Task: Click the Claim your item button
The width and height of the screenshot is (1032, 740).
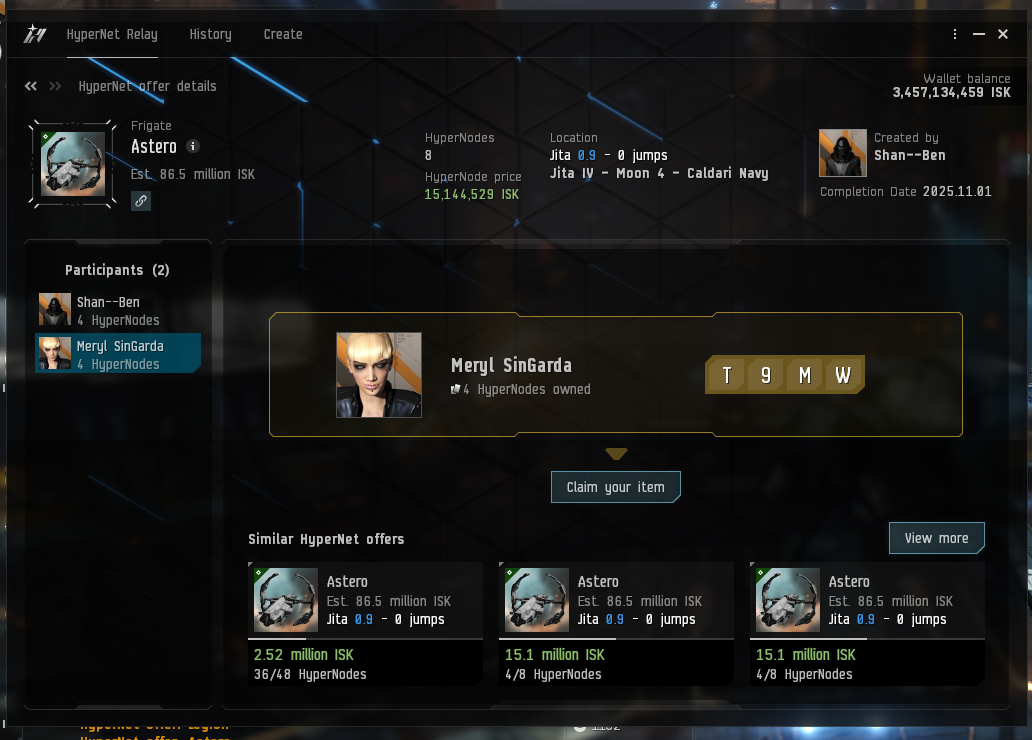Action: click(x=615, y=487)
